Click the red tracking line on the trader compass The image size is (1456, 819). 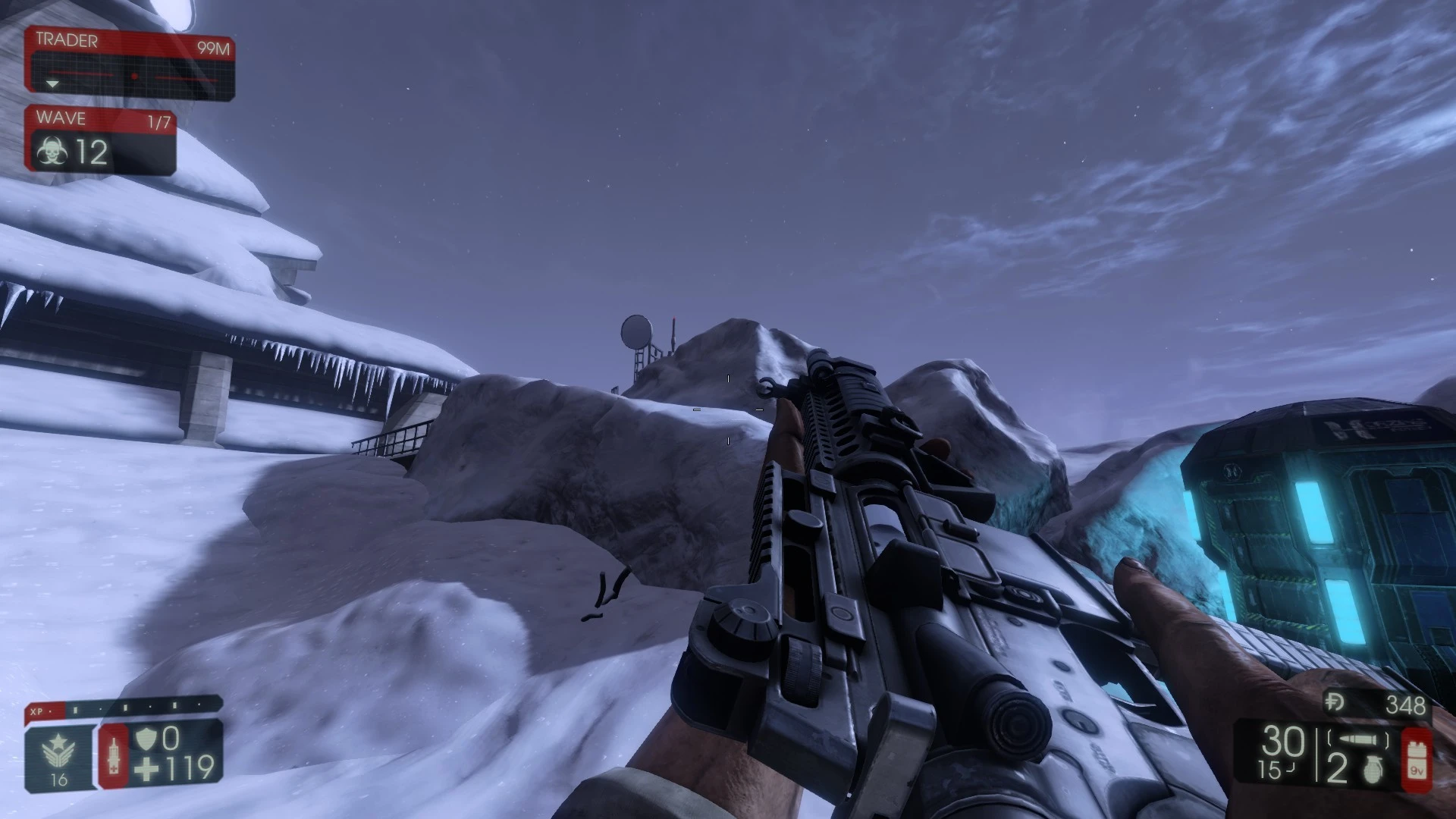click(x=81, y=74)
